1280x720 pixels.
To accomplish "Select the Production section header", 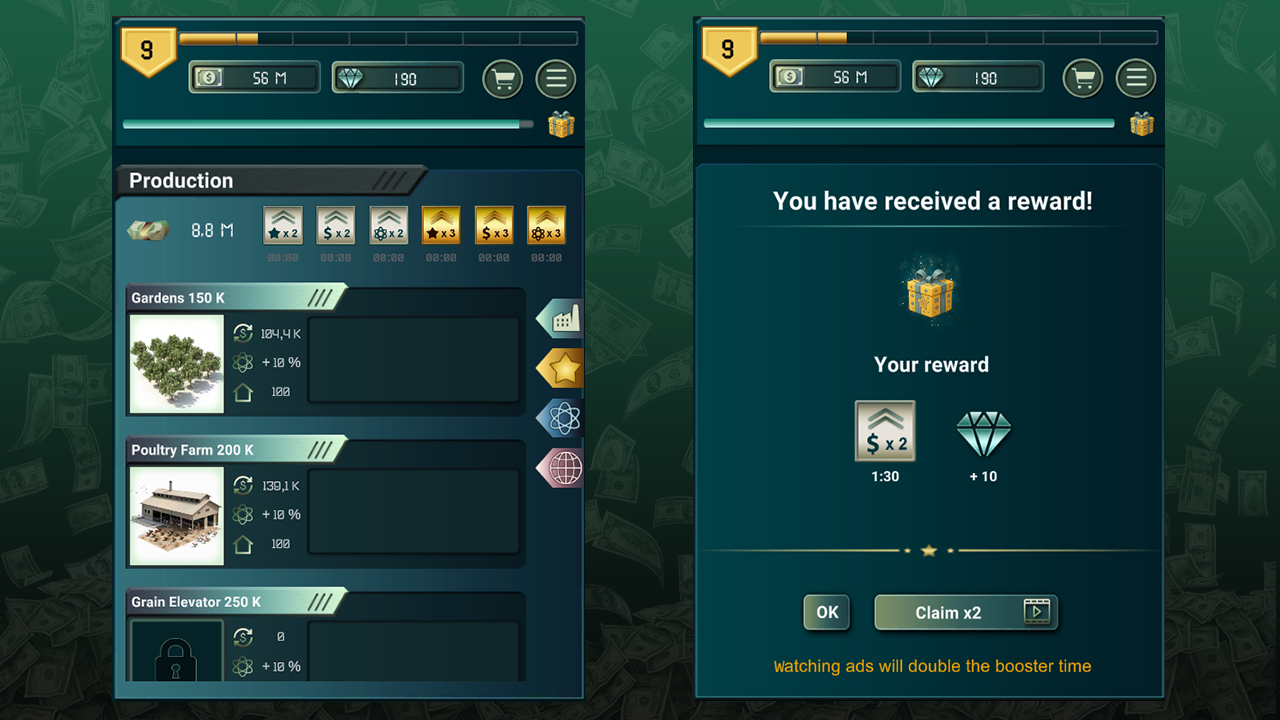I will click(x=180, y=181).
